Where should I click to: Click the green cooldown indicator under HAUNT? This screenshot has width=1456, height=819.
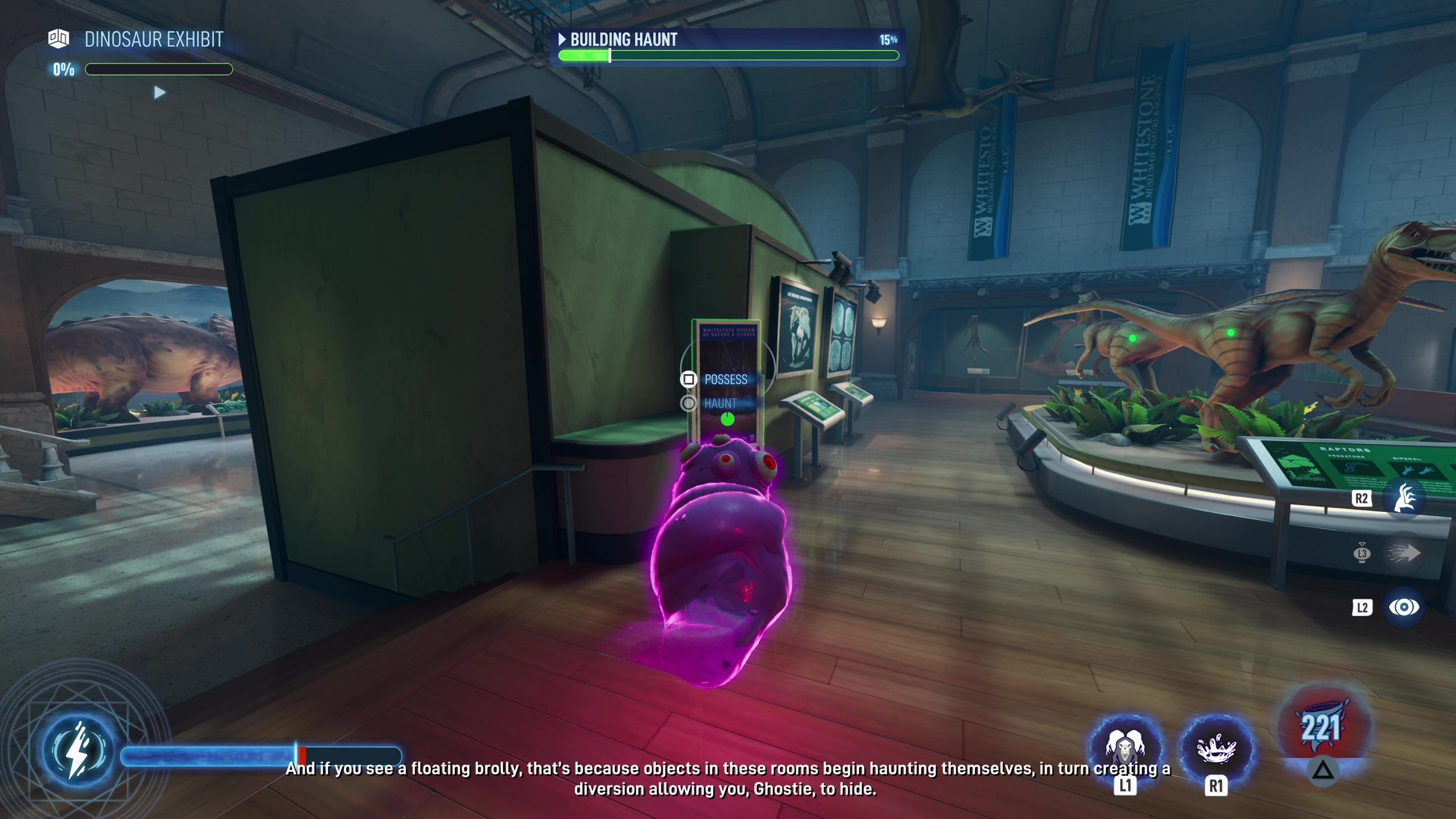coord(728,419)
